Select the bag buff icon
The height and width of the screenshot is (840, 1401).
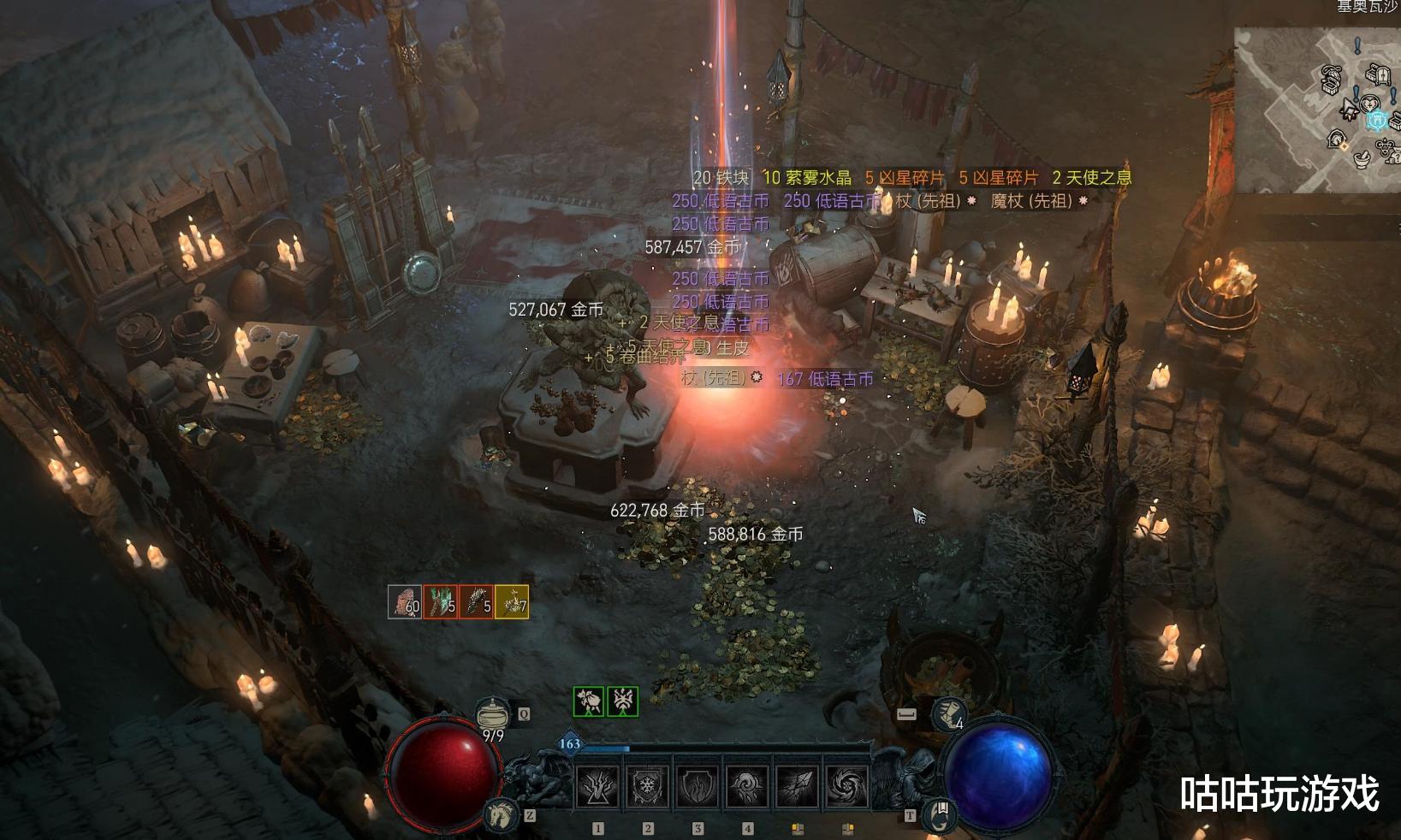[x=588, y=702]
